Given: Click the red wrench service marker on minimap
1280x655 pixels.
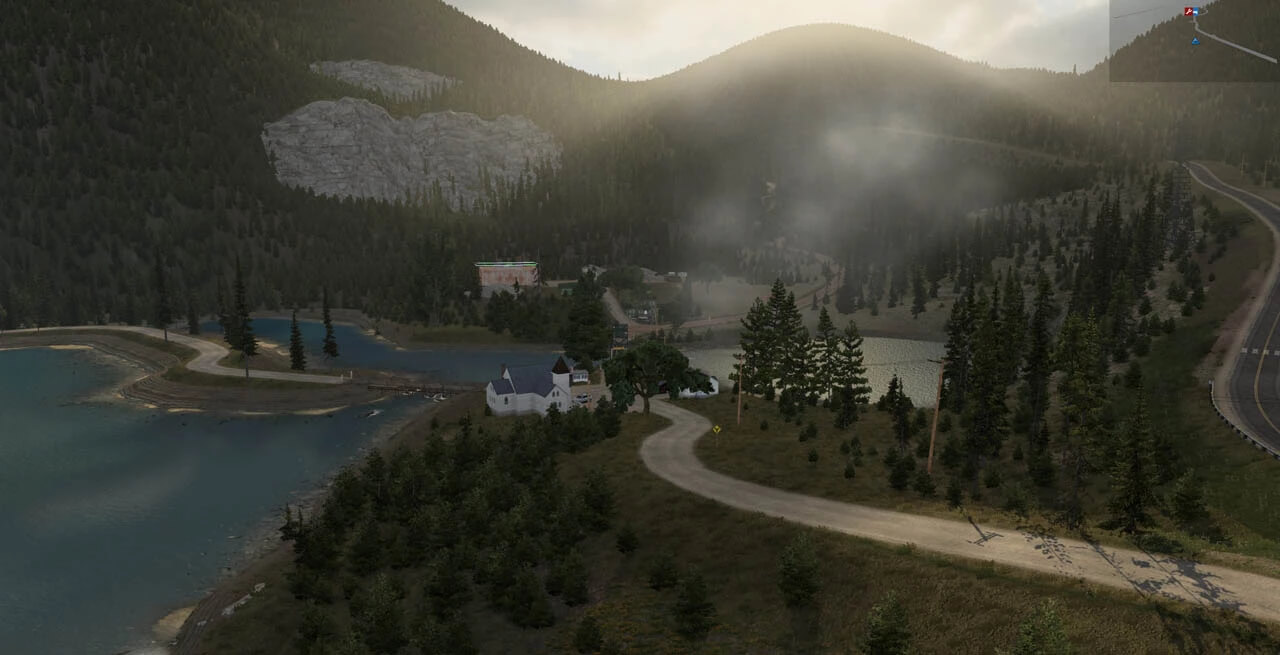Looking at the screenshot, I should click(x=1189, y=11).
